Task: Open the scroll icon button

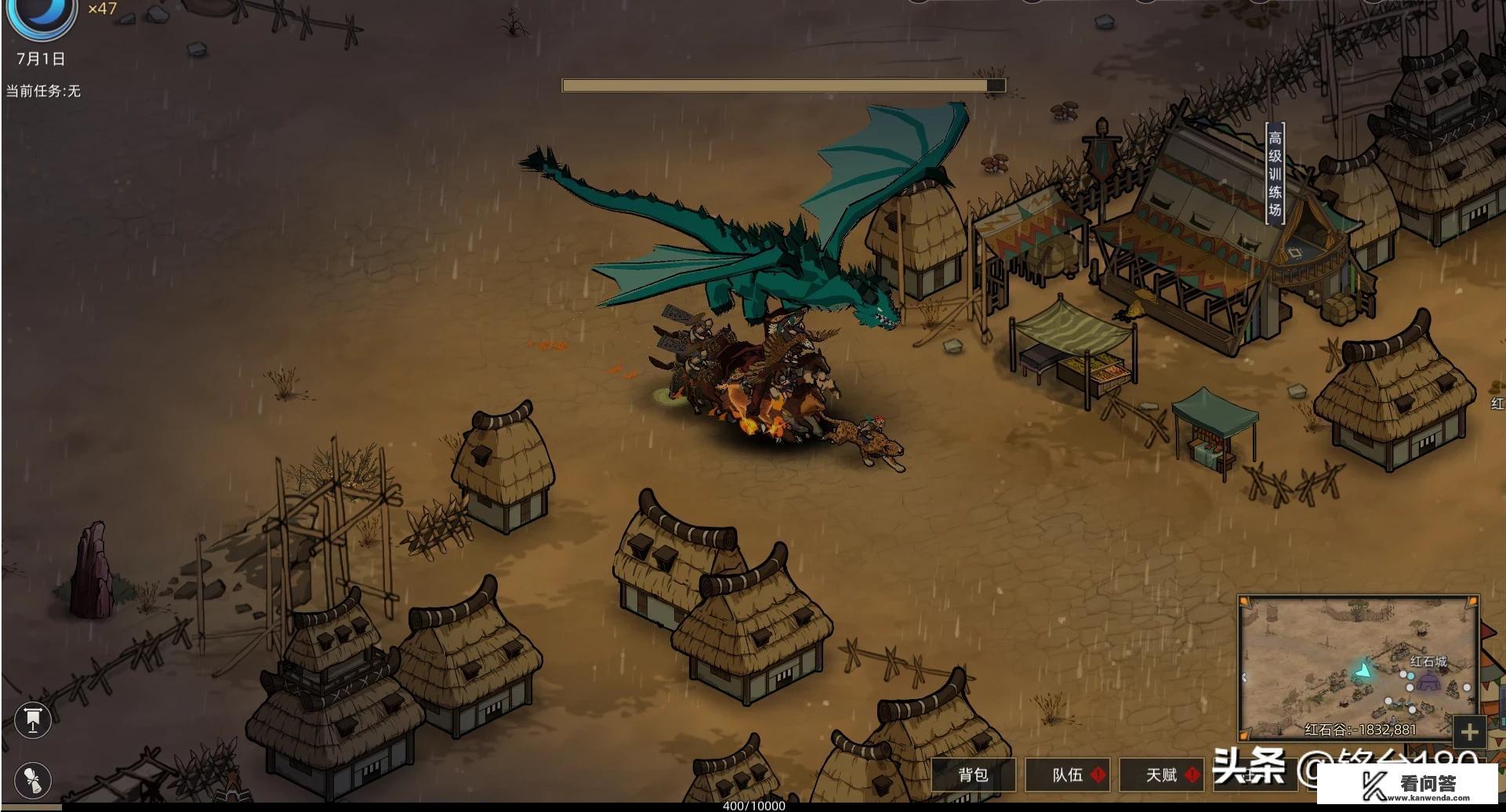Action: click(x=33, y=779)
